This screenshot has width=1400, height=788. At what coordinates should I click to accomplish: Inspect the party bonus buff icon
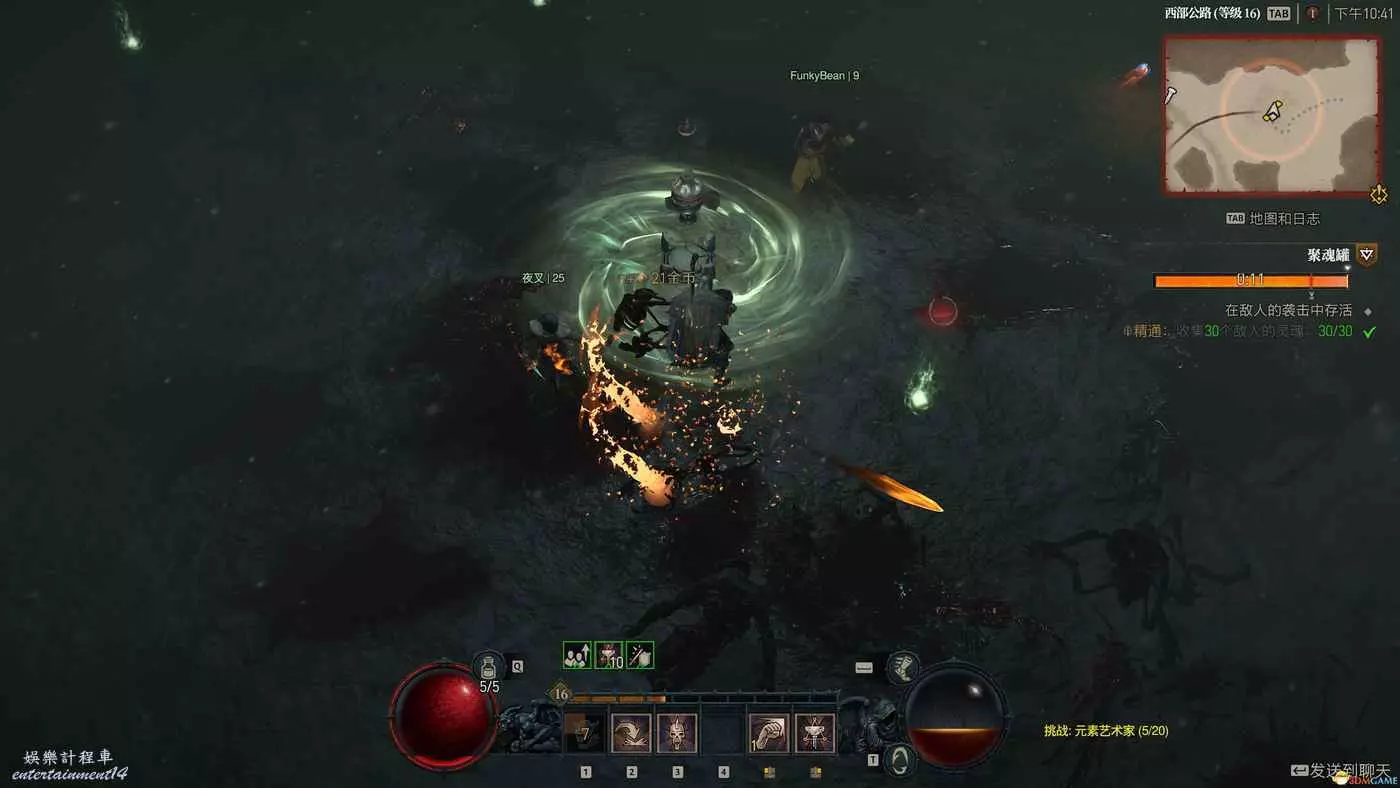pos(577,655)
